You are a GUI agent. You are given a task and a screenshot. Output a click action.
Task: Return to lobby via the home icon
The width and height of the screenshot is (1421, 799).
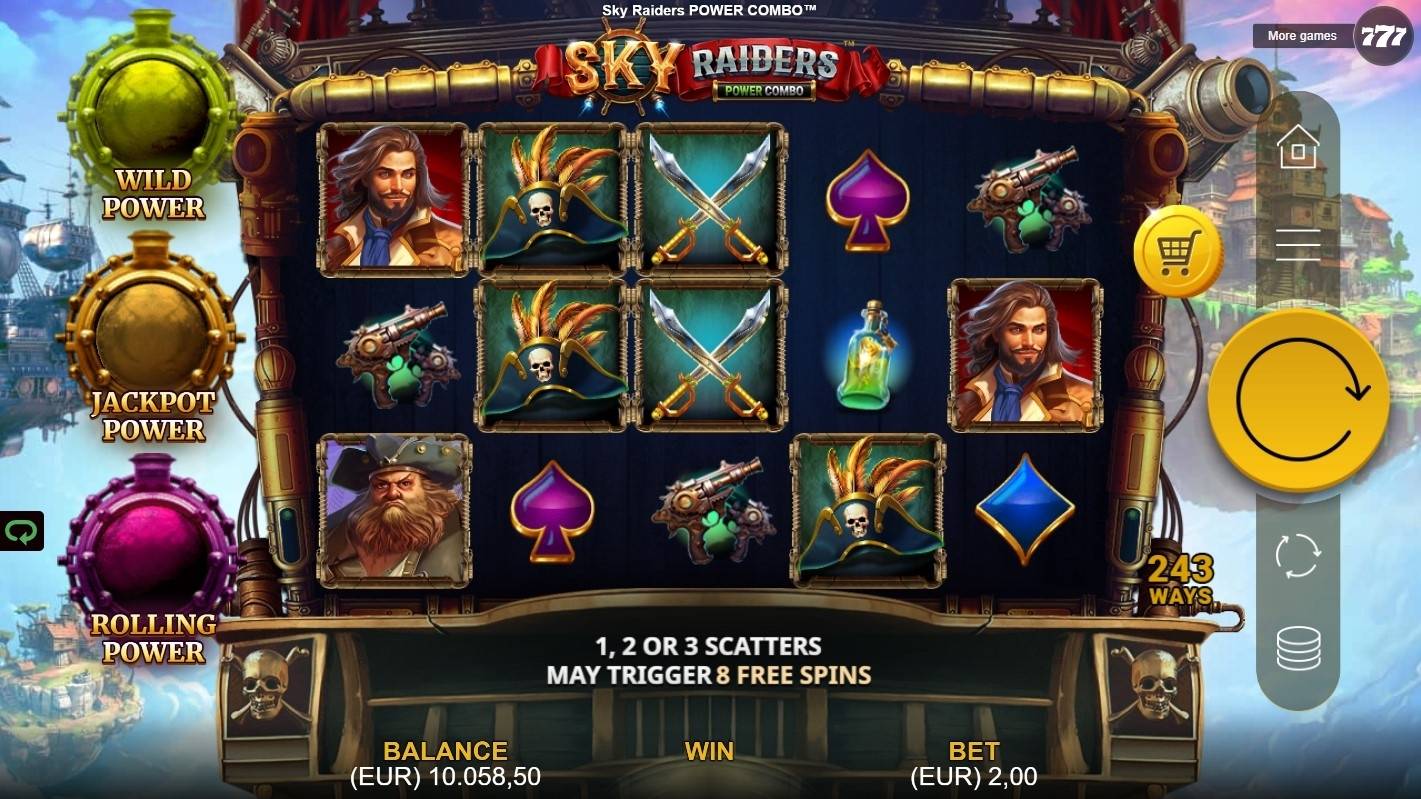pos(1297,148)
